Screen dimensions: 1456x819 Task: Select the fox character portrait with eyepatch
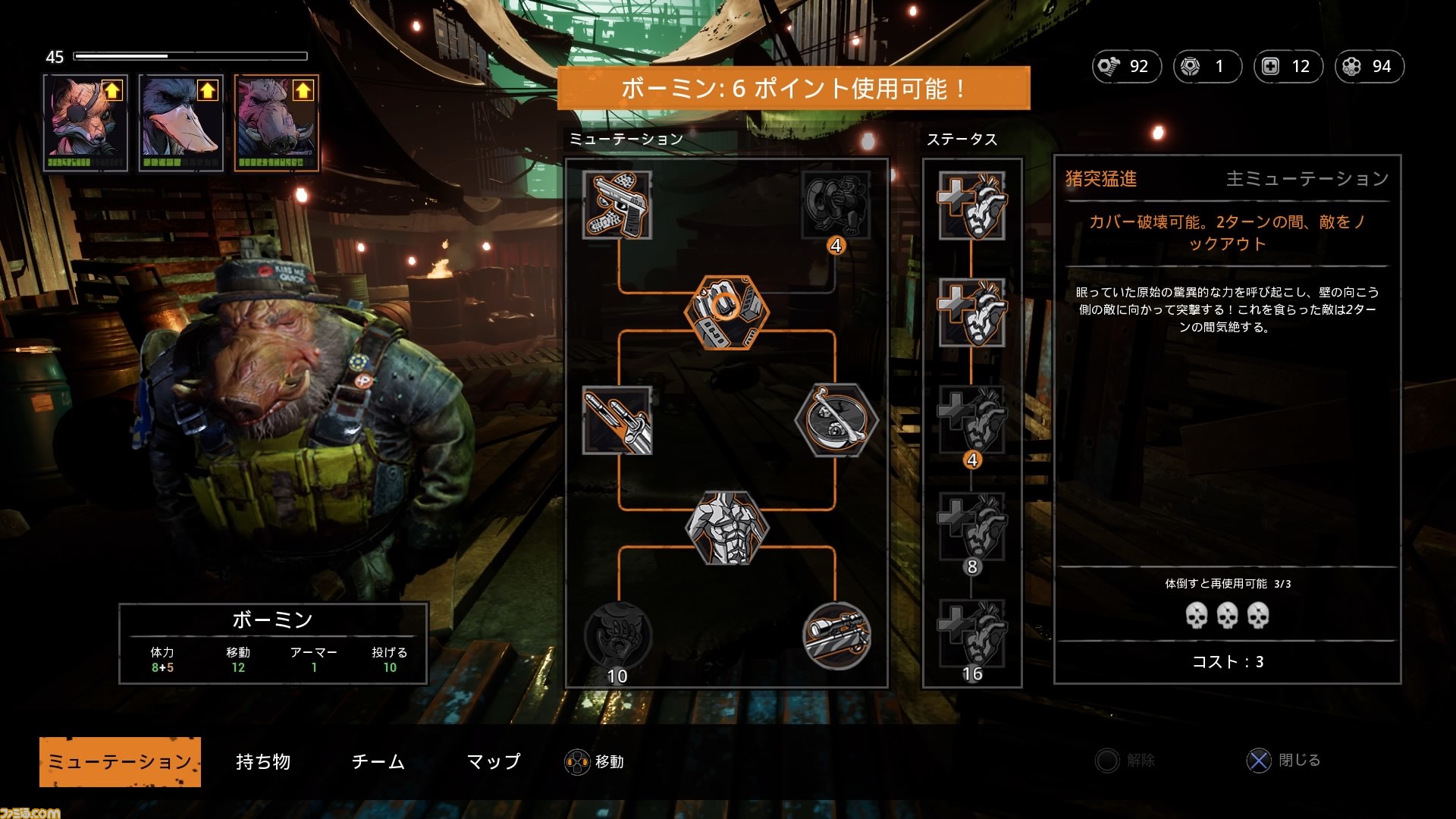pos(86,124)
